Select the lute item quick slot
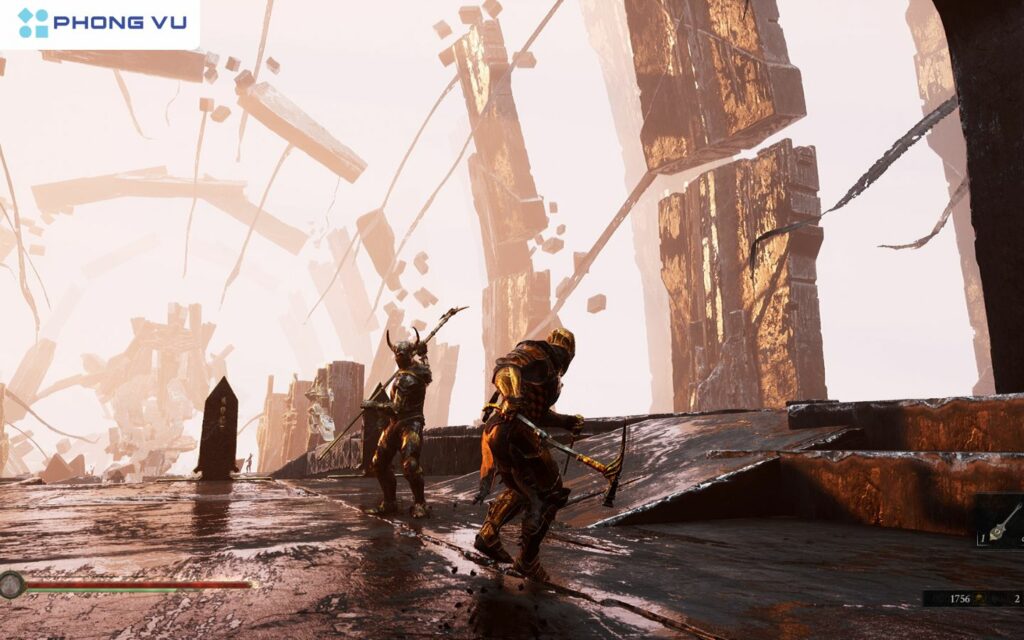Screen dimensions: 1024x640 [x=1003, y=521]
